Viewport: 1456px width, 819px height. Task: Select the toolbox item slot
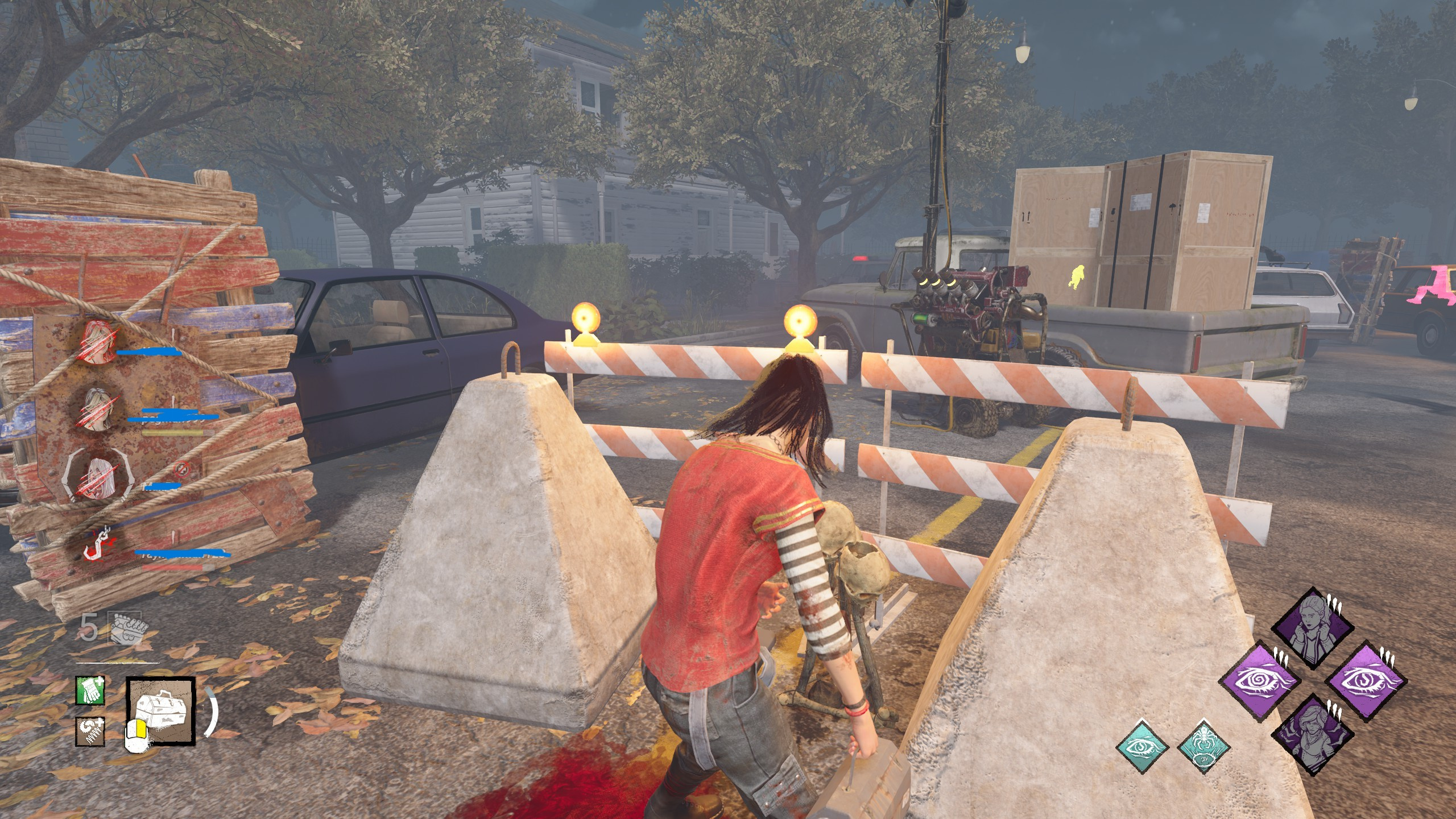point(161,711)
